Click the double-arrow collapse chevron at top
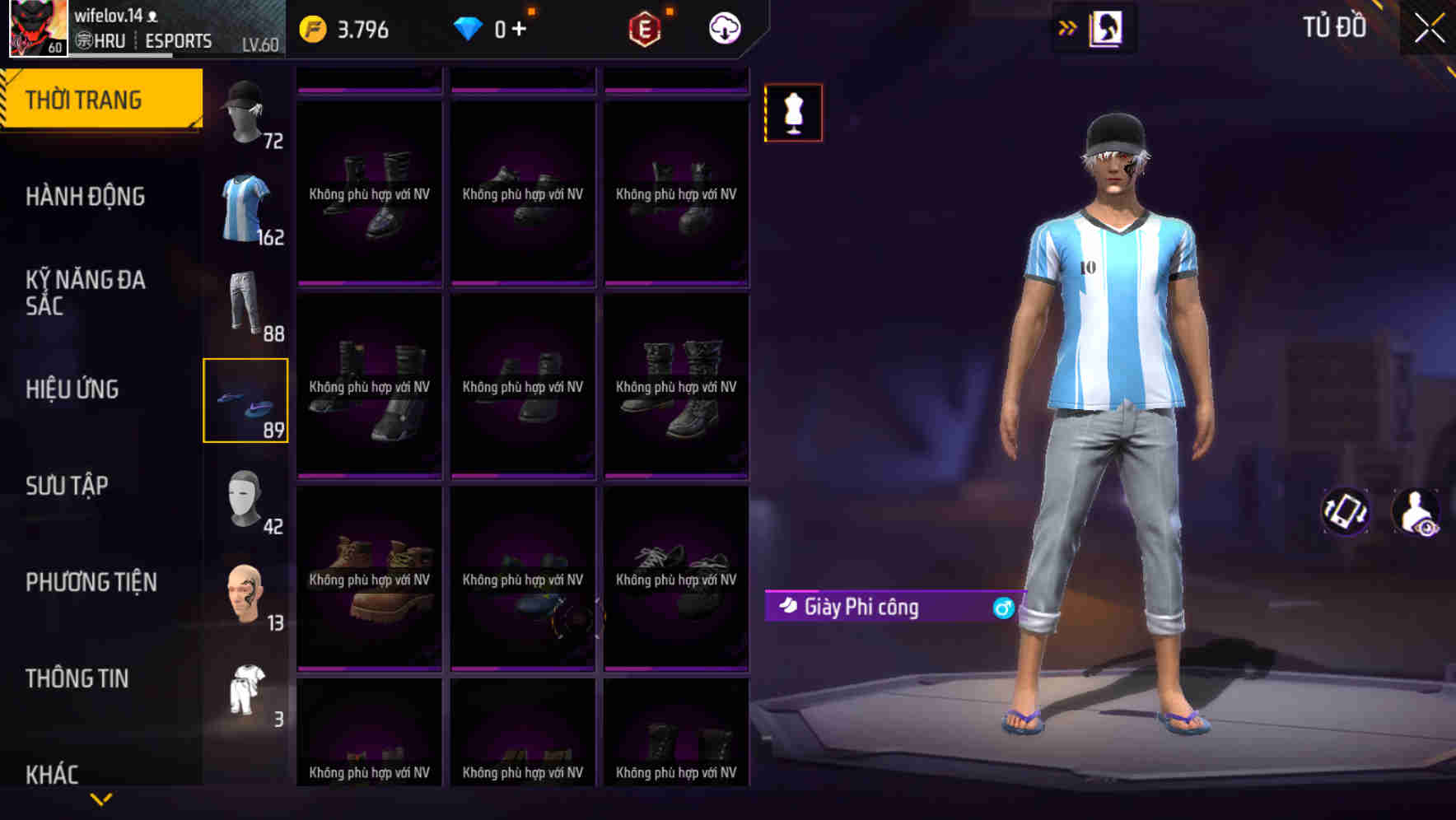Image resolution: width=1456 pixels, height=820 pixels. pyautogui.click(x=1067, y=26)
